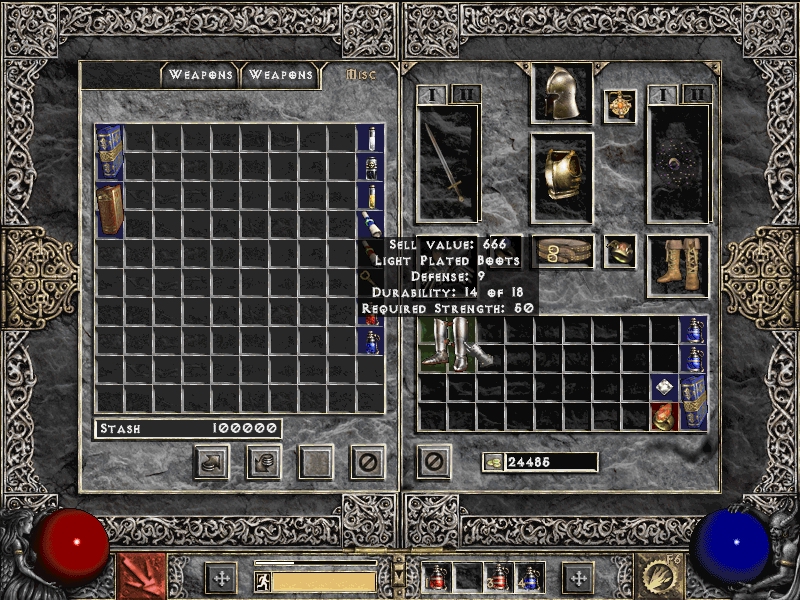This screenshot has width=800, height=600.
Task: Pick the equipped round studded shield
Action: coord(679,164)
